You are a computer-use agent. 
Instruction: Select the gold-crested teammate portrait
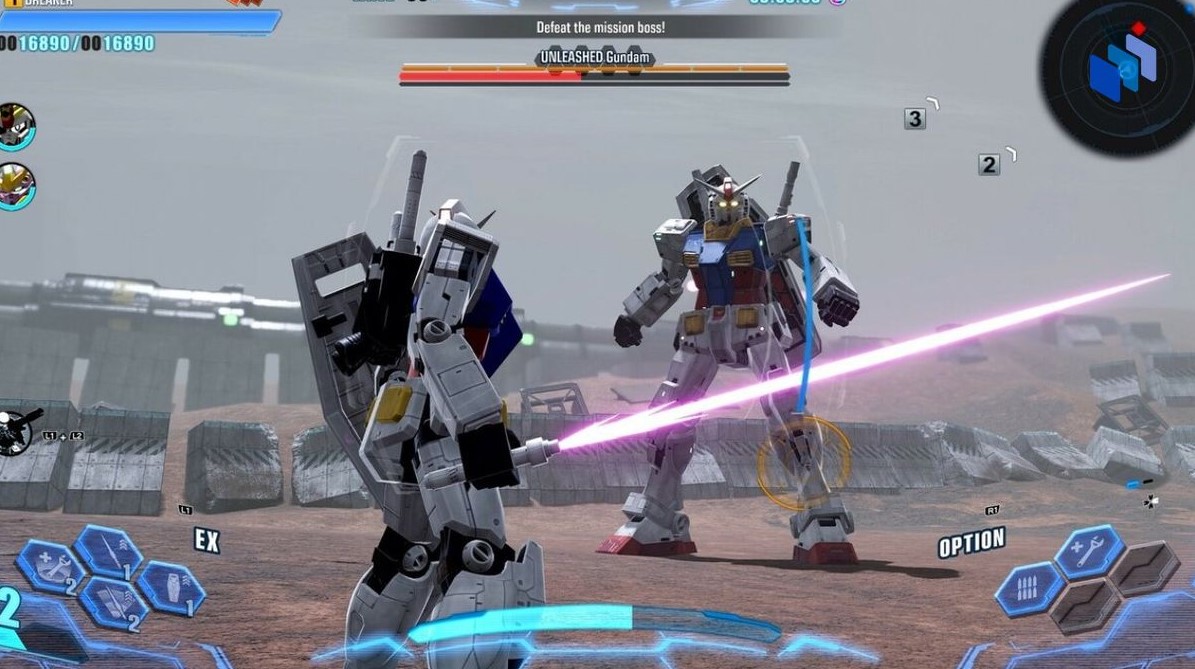pos(16,187)
